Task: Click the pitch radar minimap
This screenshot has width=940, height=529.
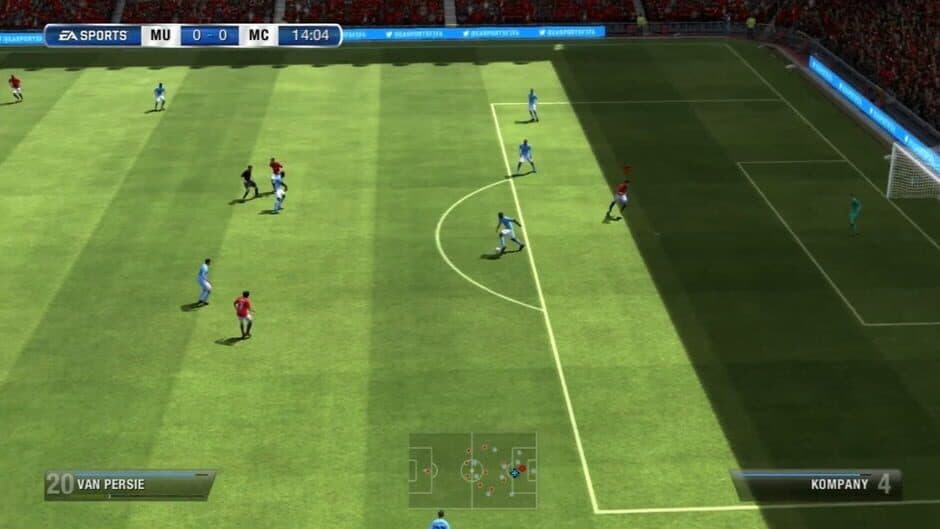Action: pos(472,470)
